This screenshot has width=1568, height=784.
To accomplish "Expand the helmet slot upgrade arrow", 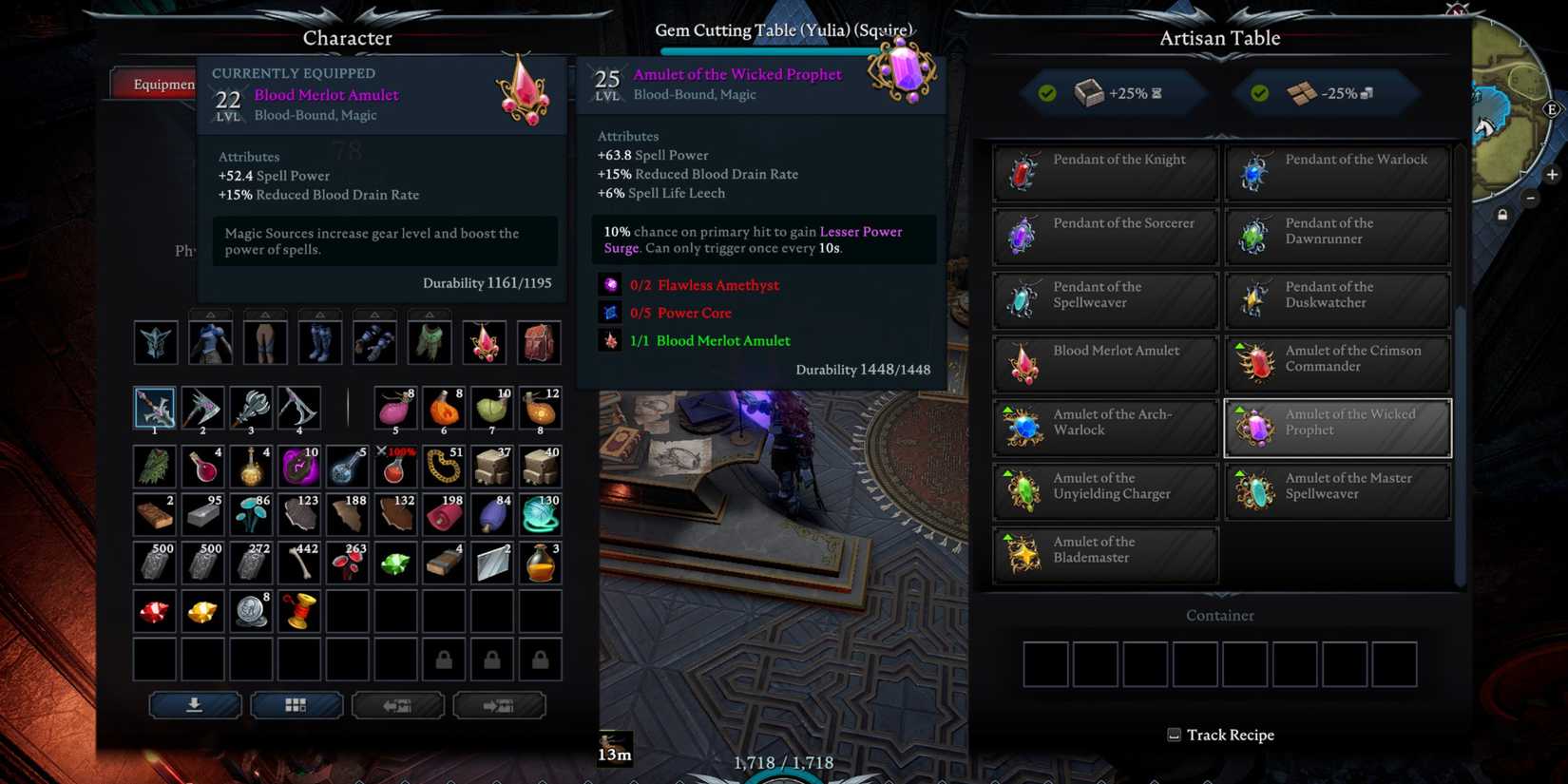I will click(211, 314).
